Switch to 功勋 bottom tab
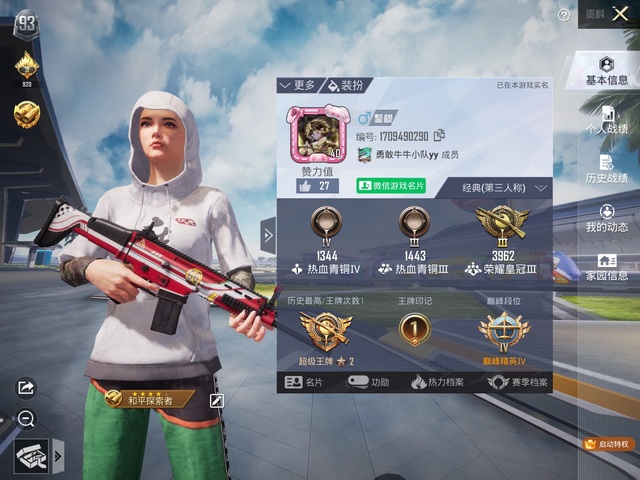640x480 pixels. 368,382
